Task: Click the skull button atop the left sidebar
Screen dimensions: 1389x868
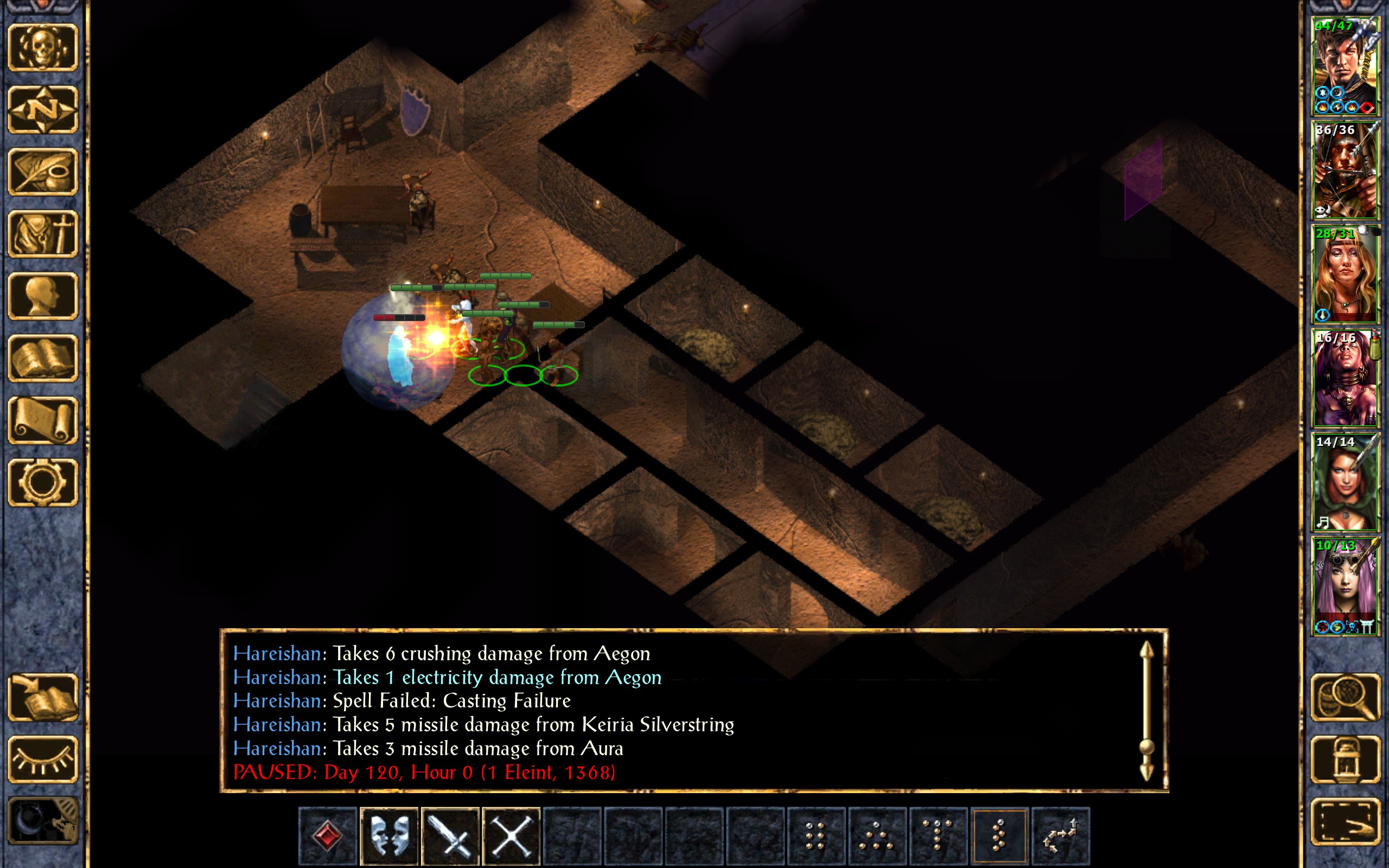Action: tap(42, 48)
